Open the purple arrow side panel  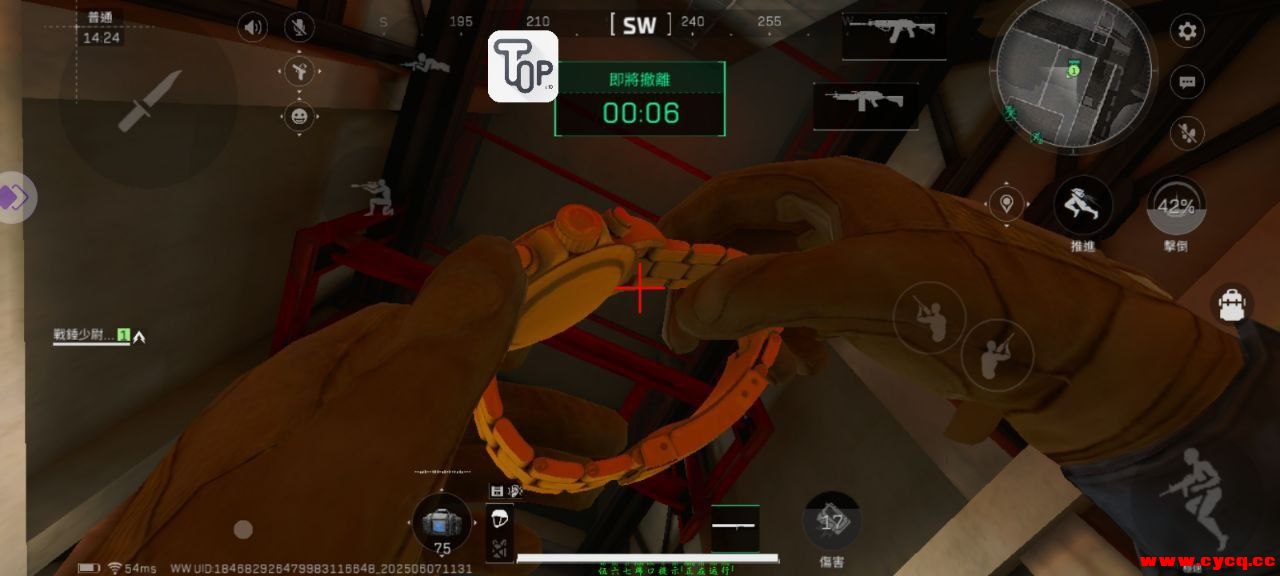point(16,197)
